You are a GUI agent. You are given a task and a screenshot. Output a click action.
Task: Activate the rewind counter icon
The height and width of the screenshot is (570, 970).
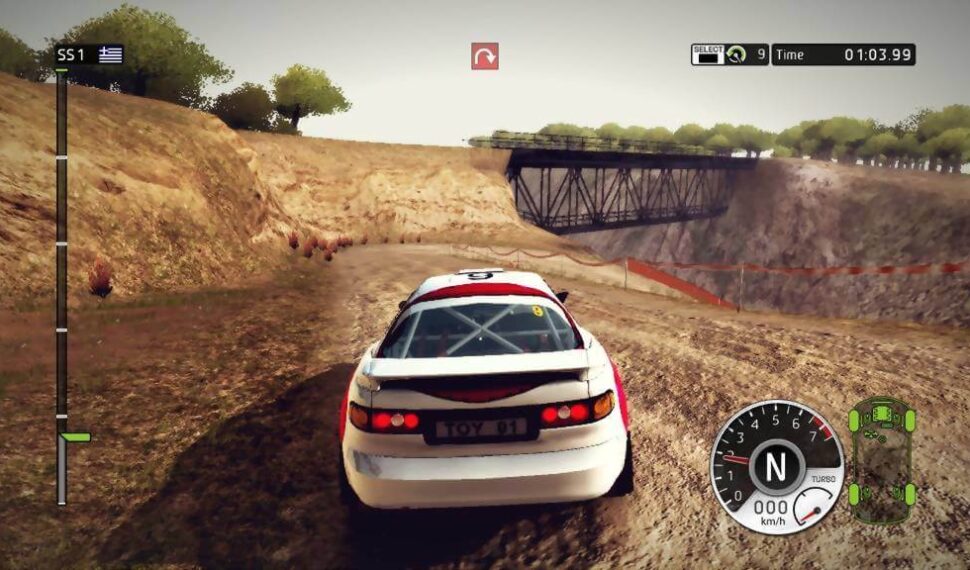coord(736,55)
